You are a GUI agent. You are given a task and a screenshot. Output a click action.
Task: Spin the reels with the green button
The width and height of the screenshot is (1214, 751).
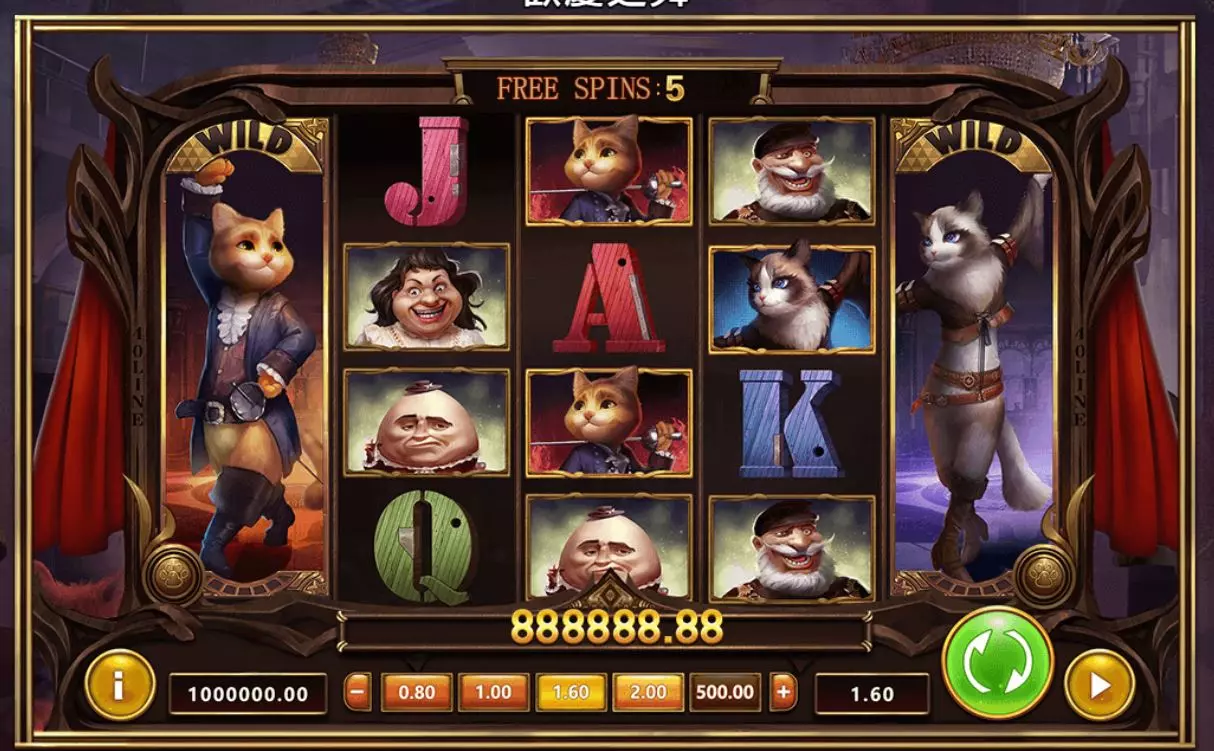click(997, 662)
